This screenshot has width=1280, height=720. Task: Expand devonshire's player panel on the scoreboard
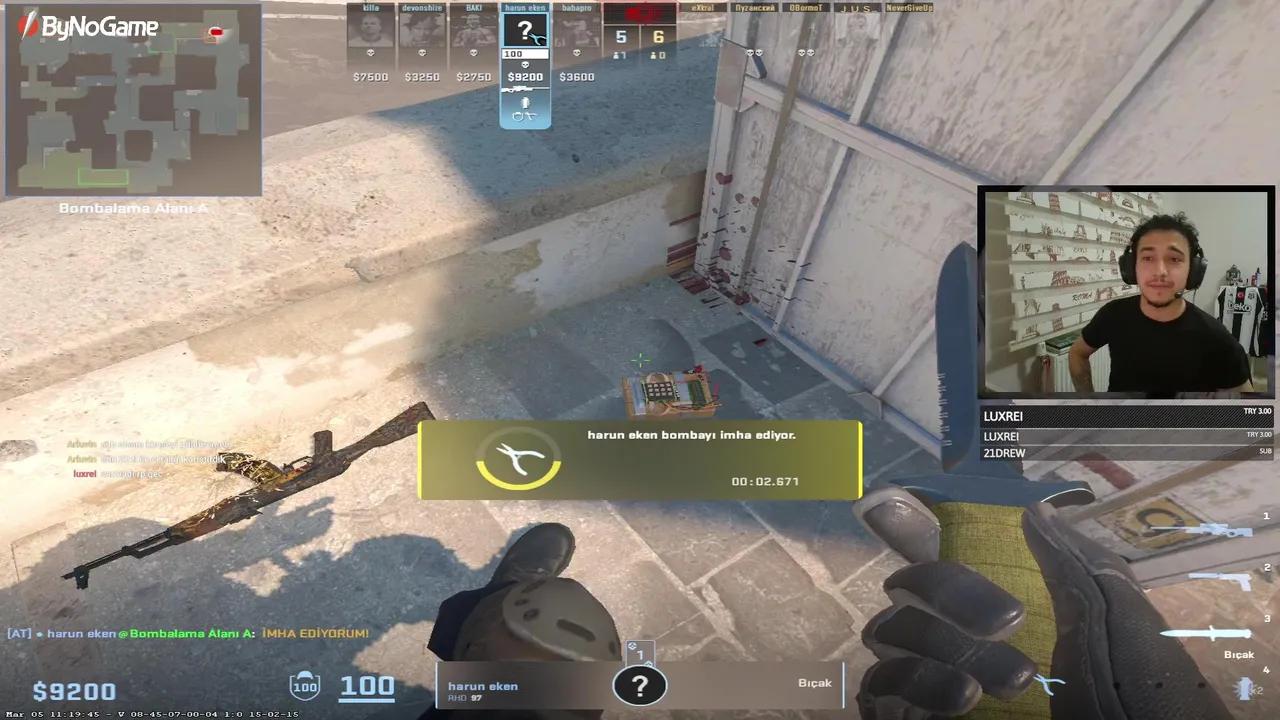421,30
